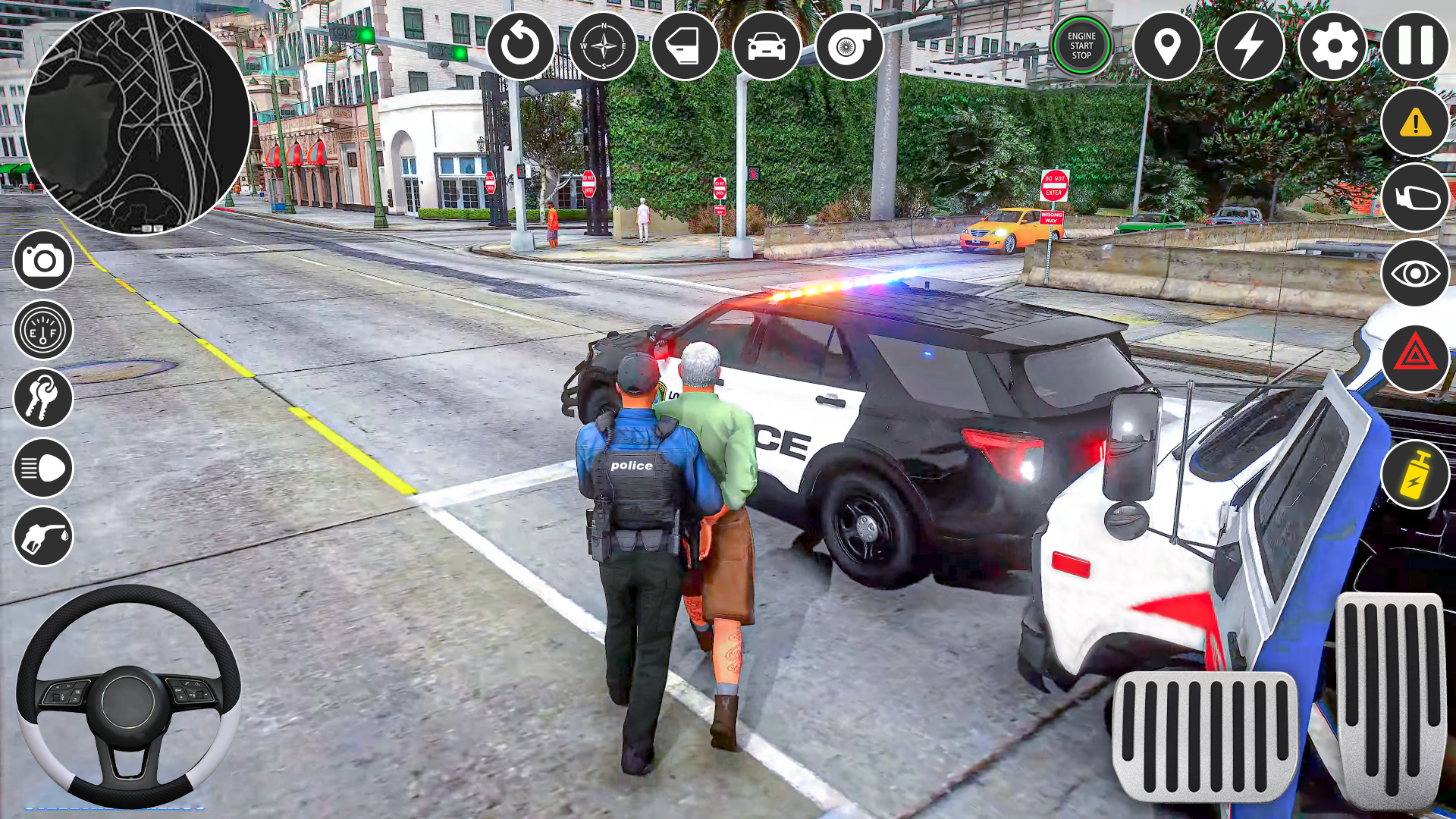Select the car keys icon
The image size is (1456, 819).
tap(43, 398)
